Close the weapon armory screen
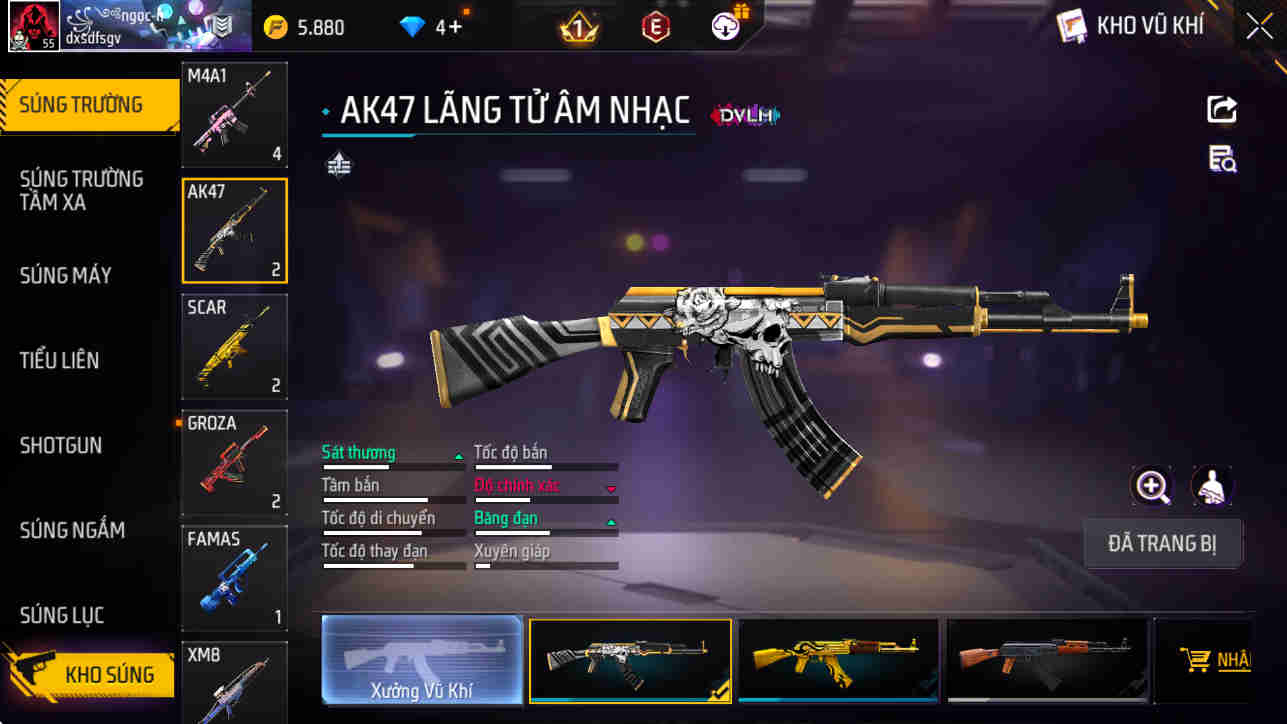The height and width of the screenshot is (724, 1287). point(1259,27)
